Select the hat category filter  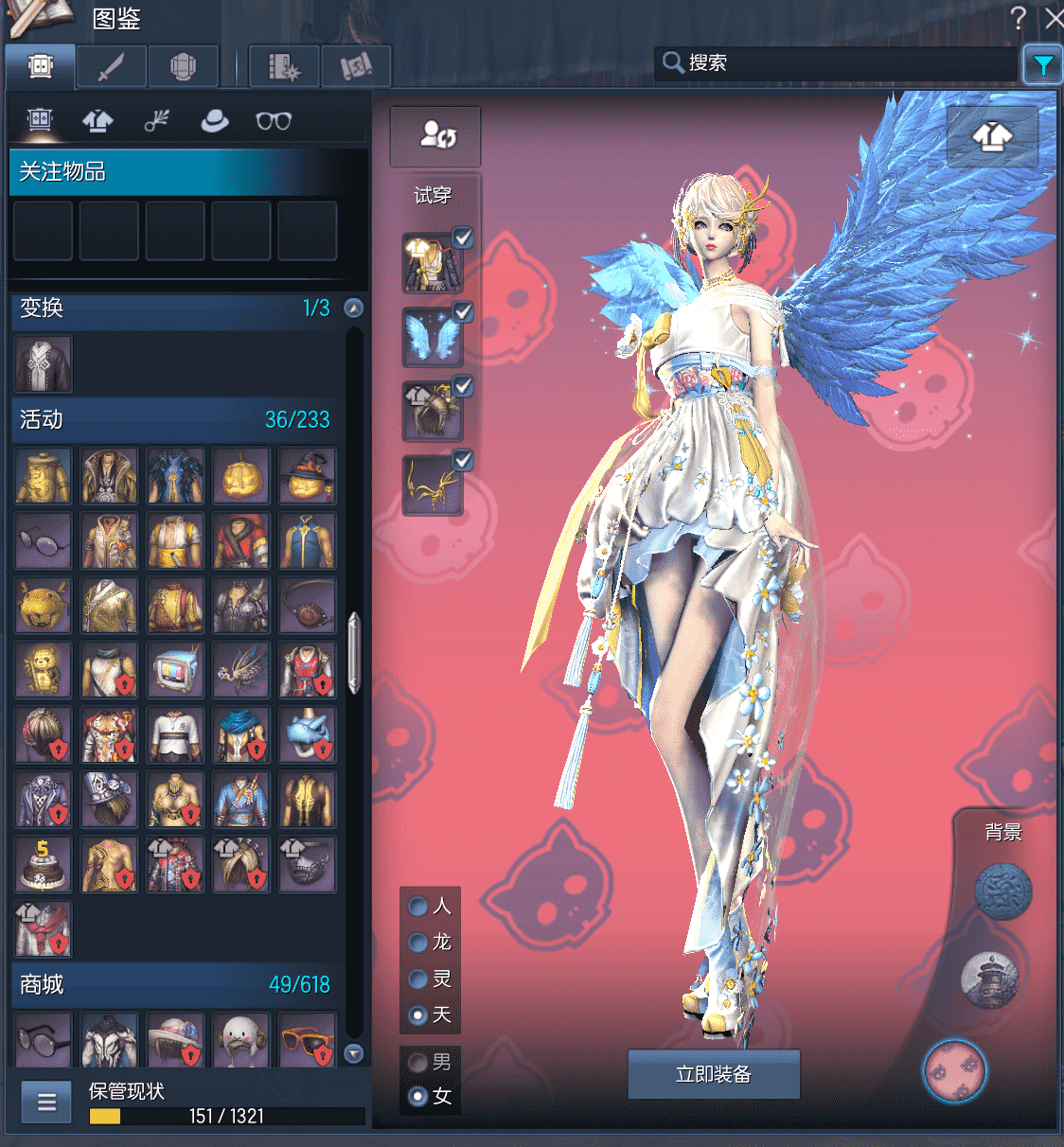coord(215,121)
